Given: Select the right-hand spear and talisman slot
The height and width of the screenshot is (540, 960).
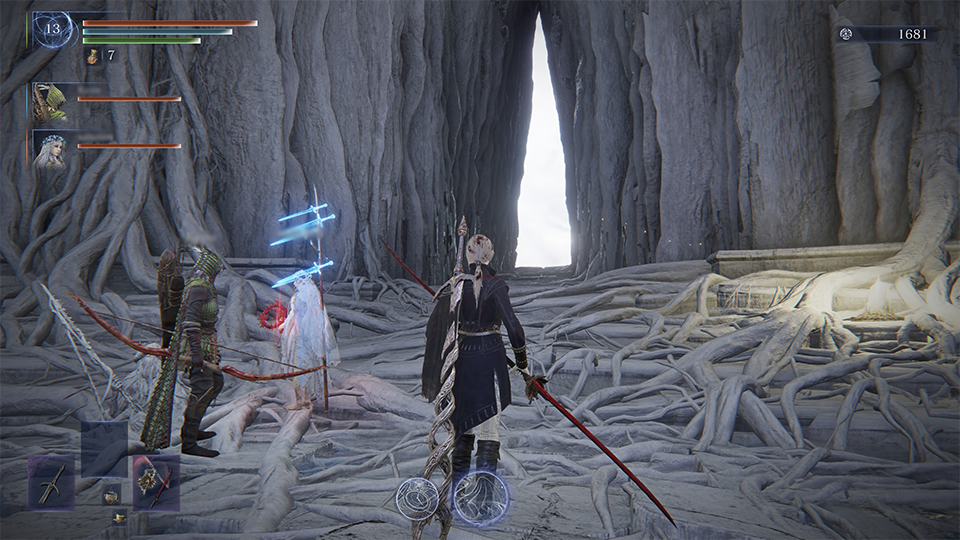Looking at the screenshot, I should coord(156,481).
